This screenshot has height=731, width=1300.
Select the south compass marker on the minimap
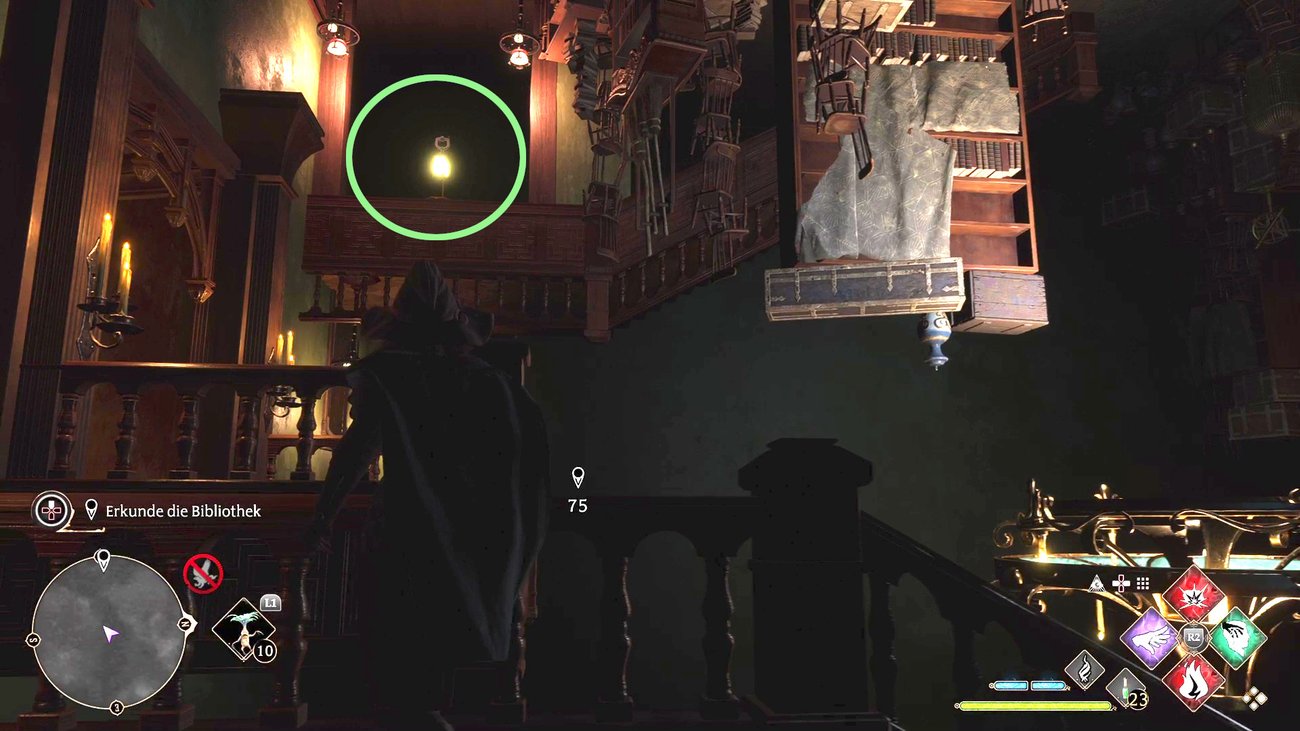tap(33, 638)
